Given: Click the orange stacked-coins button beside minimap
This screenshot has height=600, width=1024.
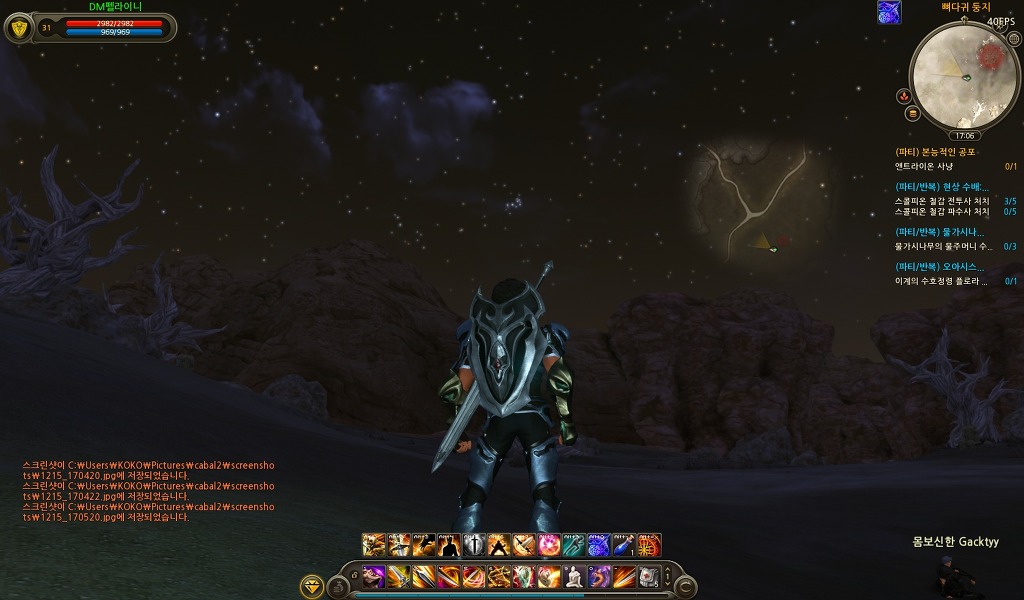Looking at the screenshot, I should coord(911,113).
